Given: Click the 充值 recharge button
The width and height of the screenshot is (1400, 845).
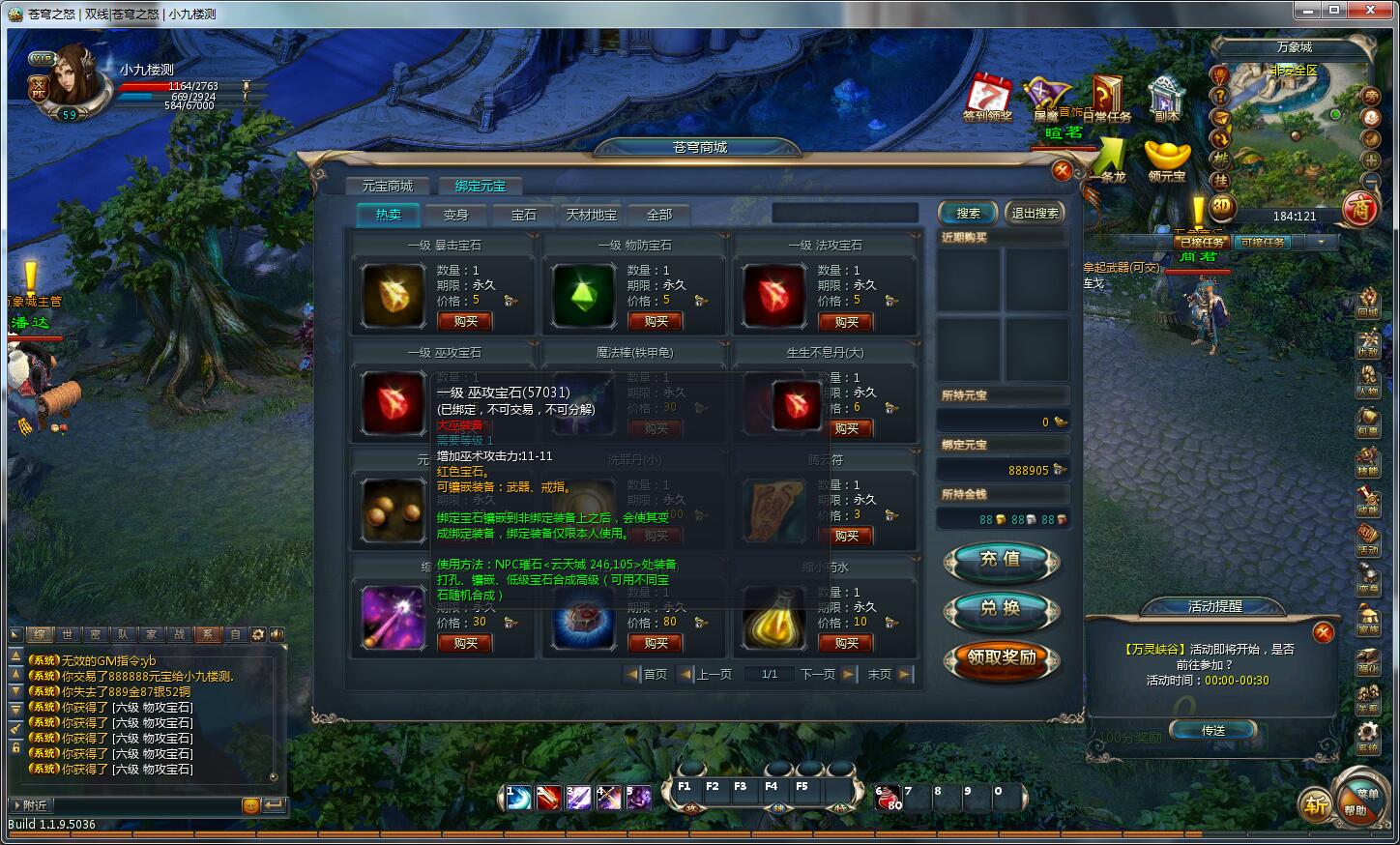Looking at the screenshot, I should point(1002,562).
